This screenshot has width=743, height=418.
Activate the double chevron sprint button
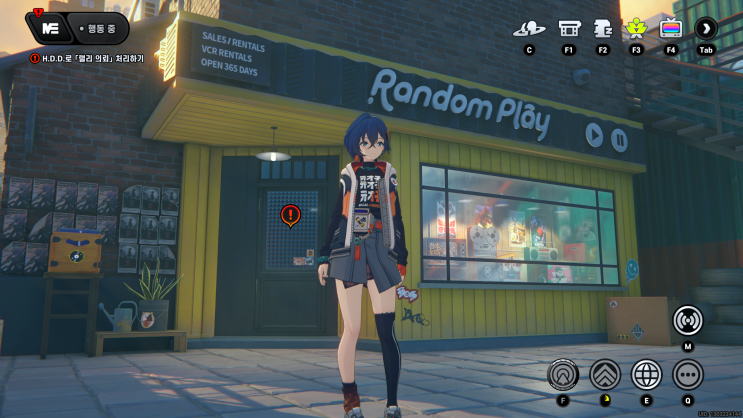point(605,375)
